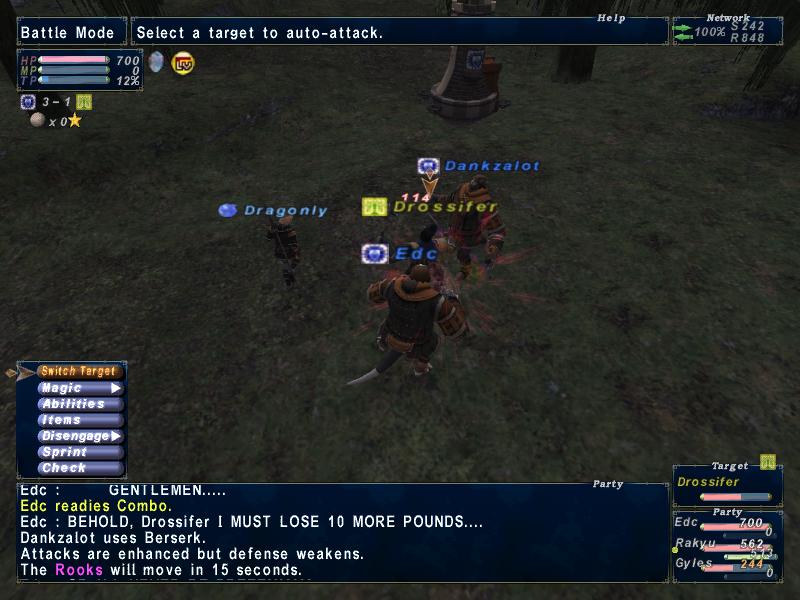Screen dimensions: 800x600
Task: Select Rakyu in the party list
Action: click(x=726, y=545)
